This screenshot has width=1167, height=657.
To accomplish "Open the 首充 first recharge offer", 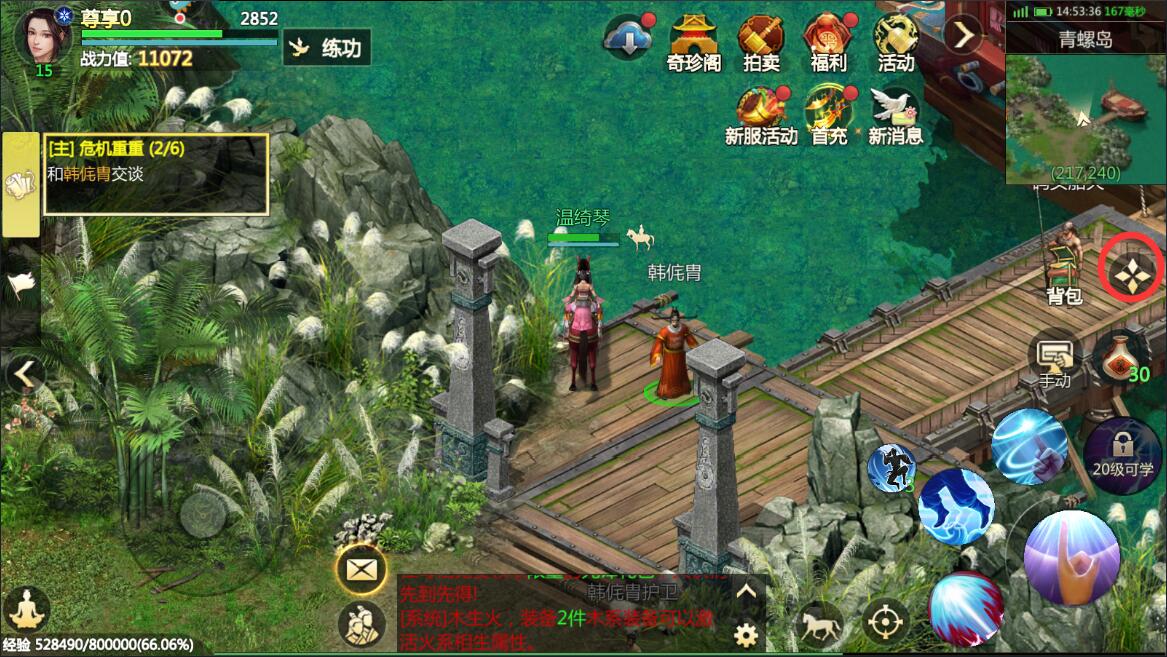I will (x=828, y=115).
